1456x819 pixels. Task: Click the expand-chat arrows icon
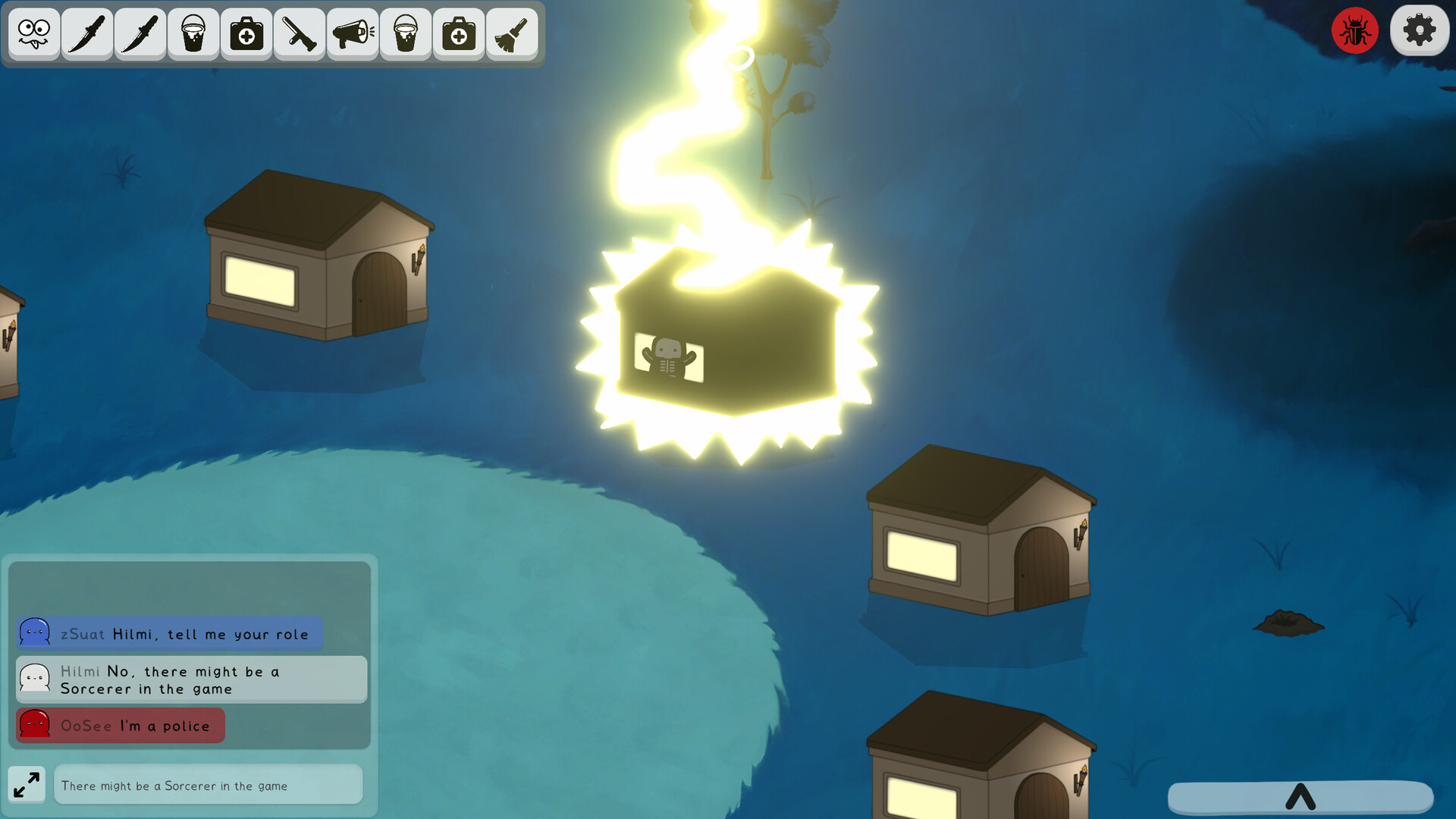[x=27, y=784]
